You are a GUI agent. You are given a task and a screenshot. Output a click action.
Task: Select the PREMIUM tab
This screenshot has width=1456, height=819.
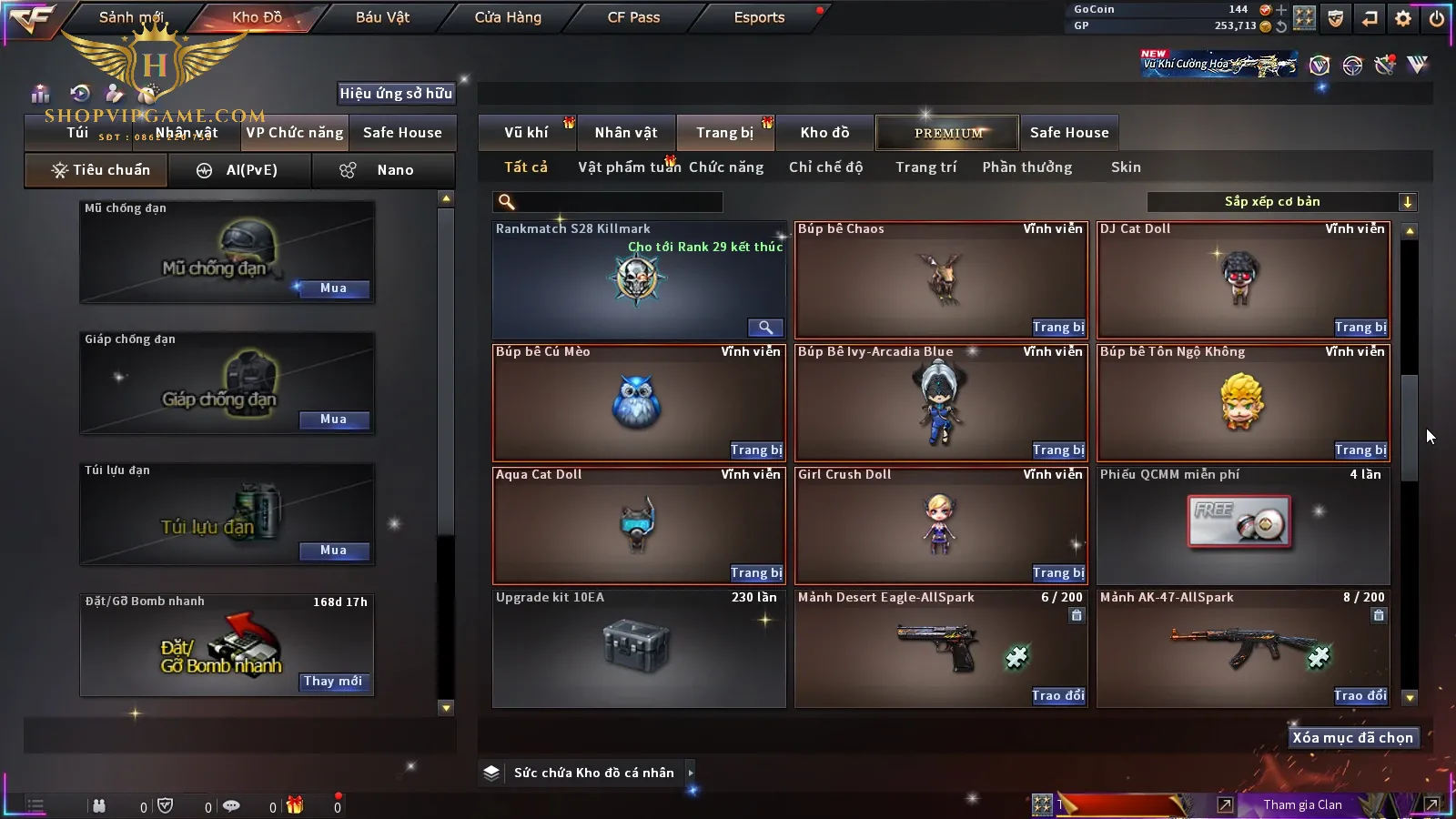tap(948, 133)
